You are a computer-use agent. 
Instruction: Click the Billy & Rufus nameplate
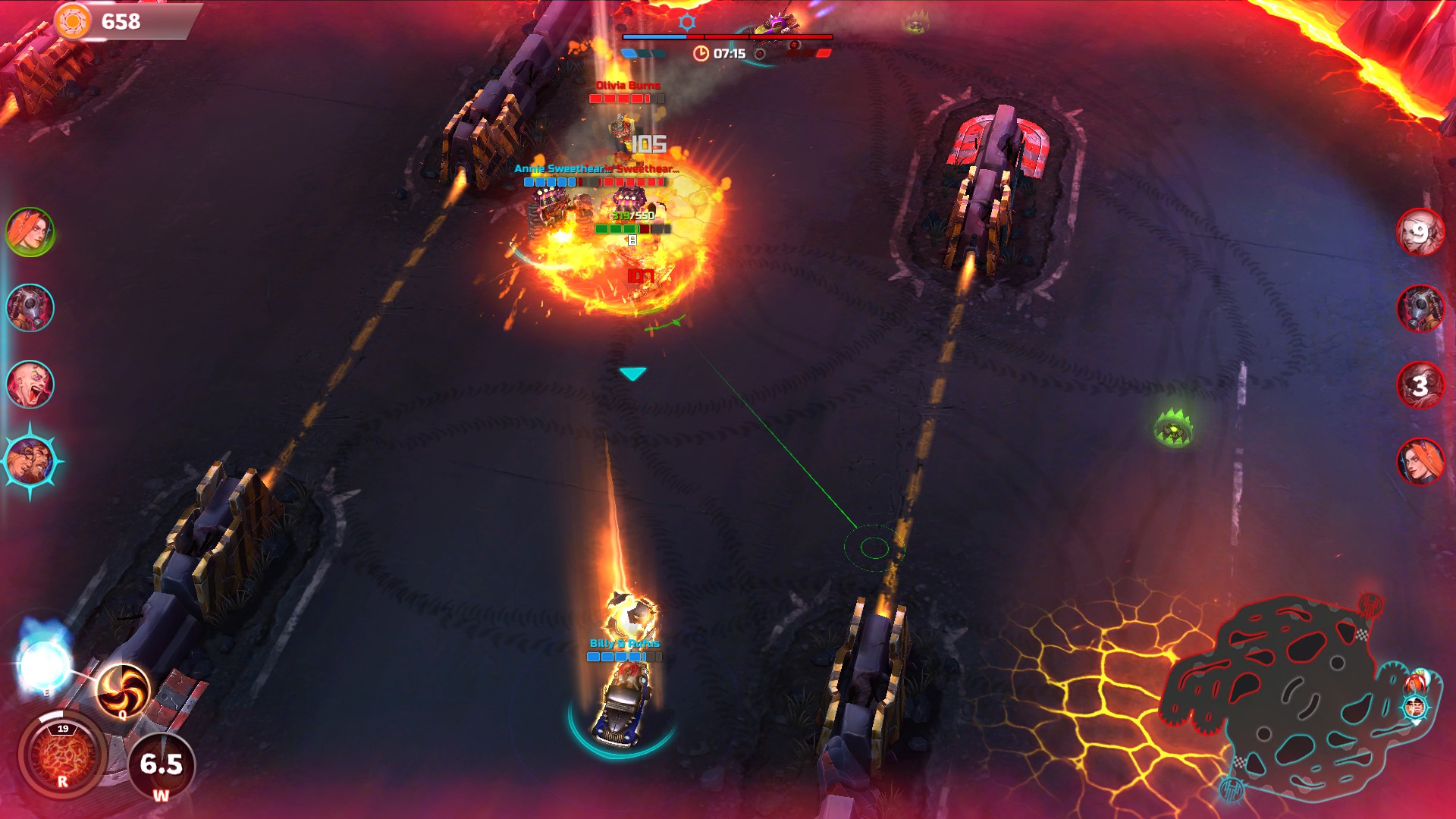point(619,644)
